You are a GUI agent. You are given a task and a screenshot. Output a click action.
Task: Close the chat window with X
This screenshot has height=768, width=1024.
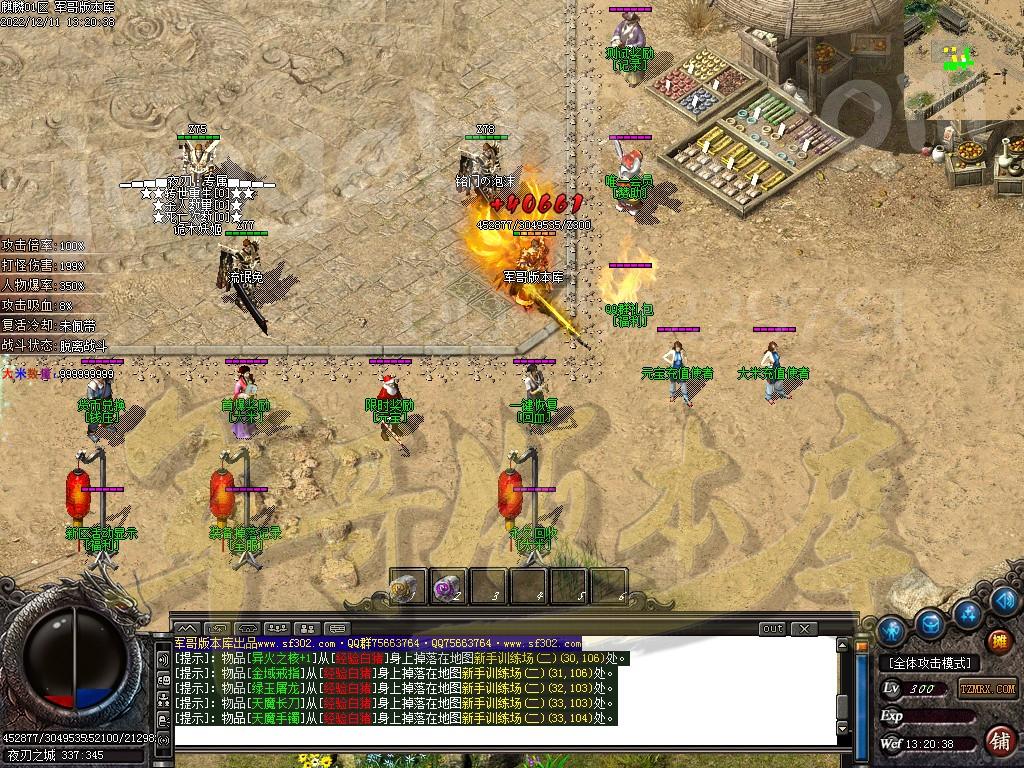pyautogui.click(x=803, y=629)
